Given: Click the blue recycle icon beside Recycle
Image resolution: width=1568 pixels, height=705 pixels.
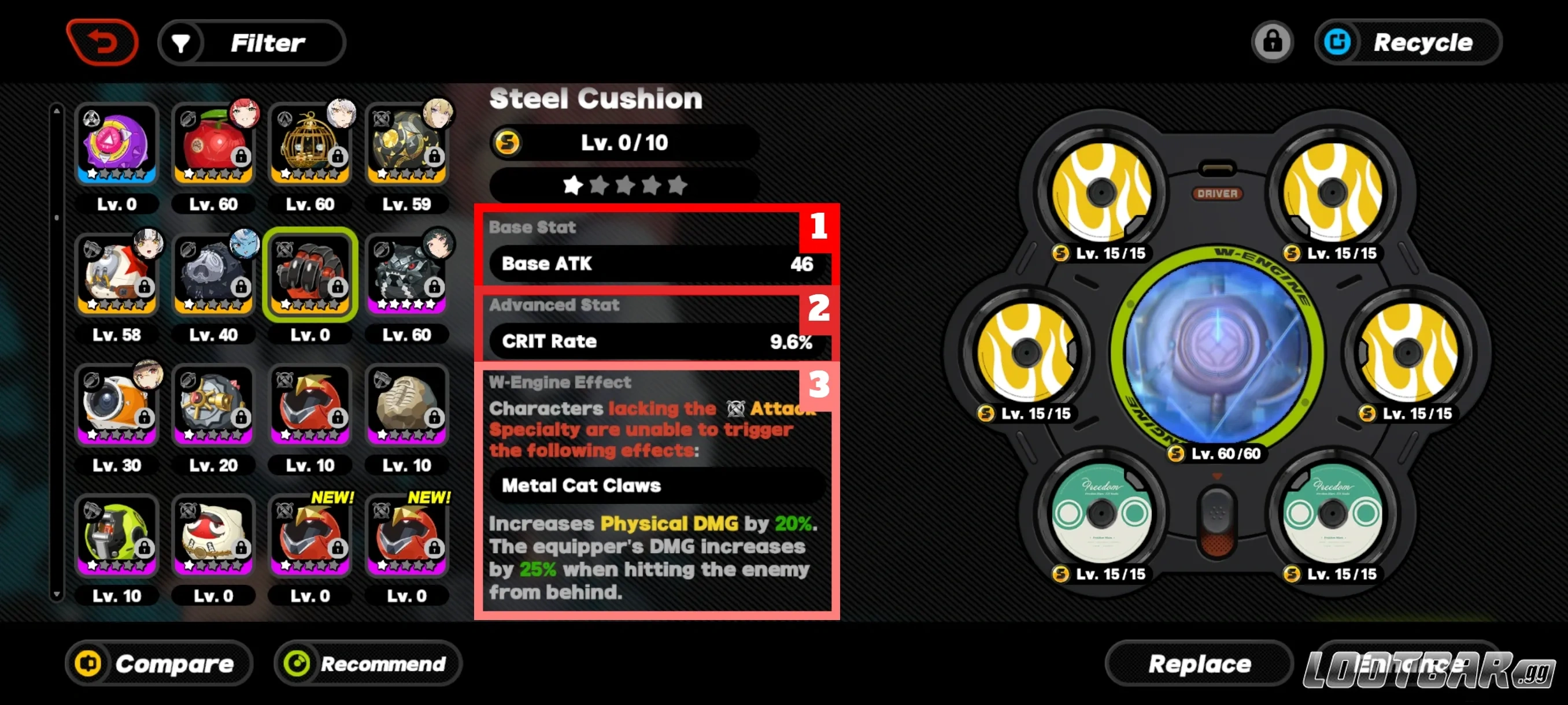Looking at the screenshot, I should click(1339, 42).
